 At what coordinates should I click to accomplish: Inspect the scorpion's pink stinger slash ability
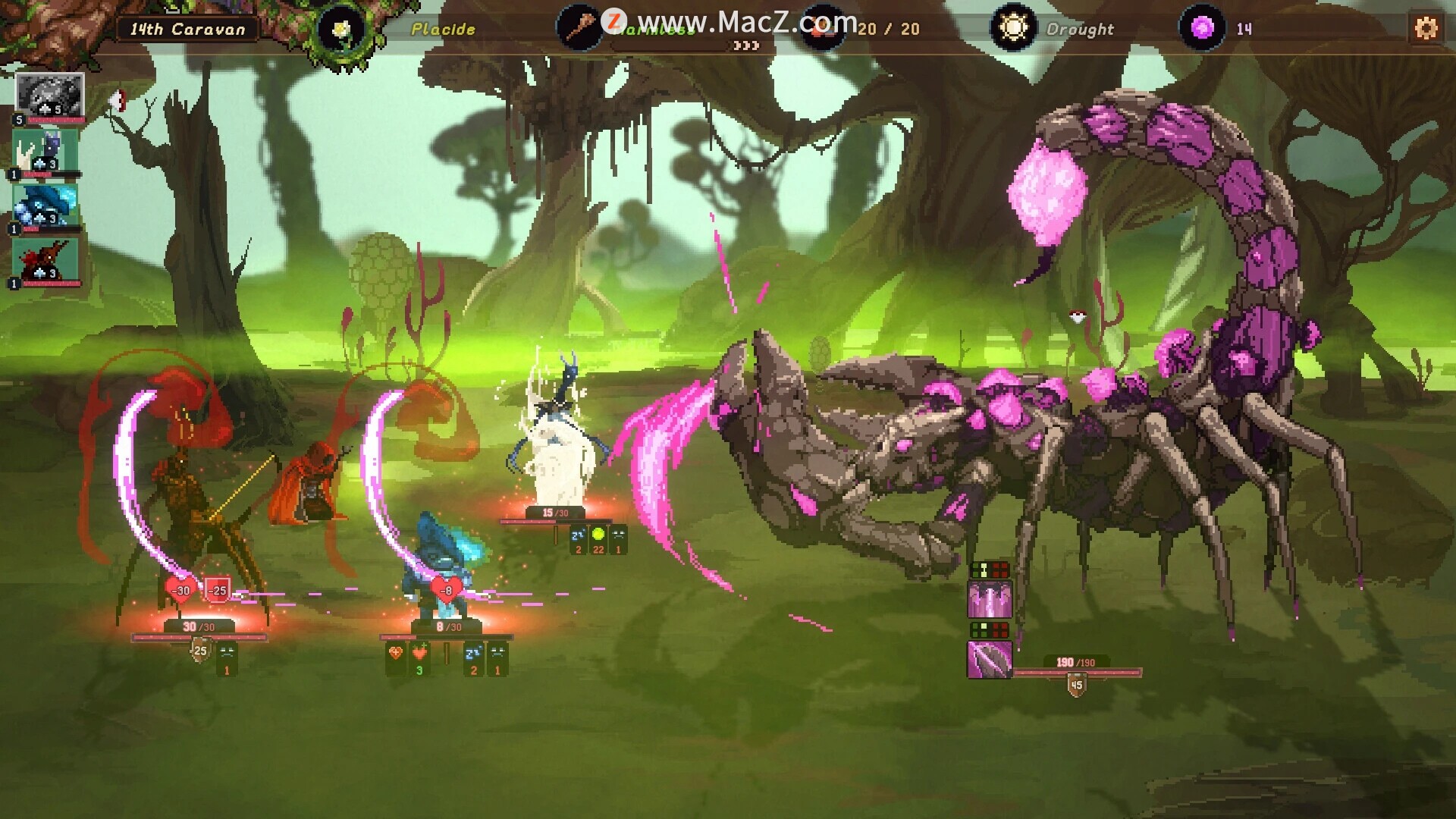point(990,659)
